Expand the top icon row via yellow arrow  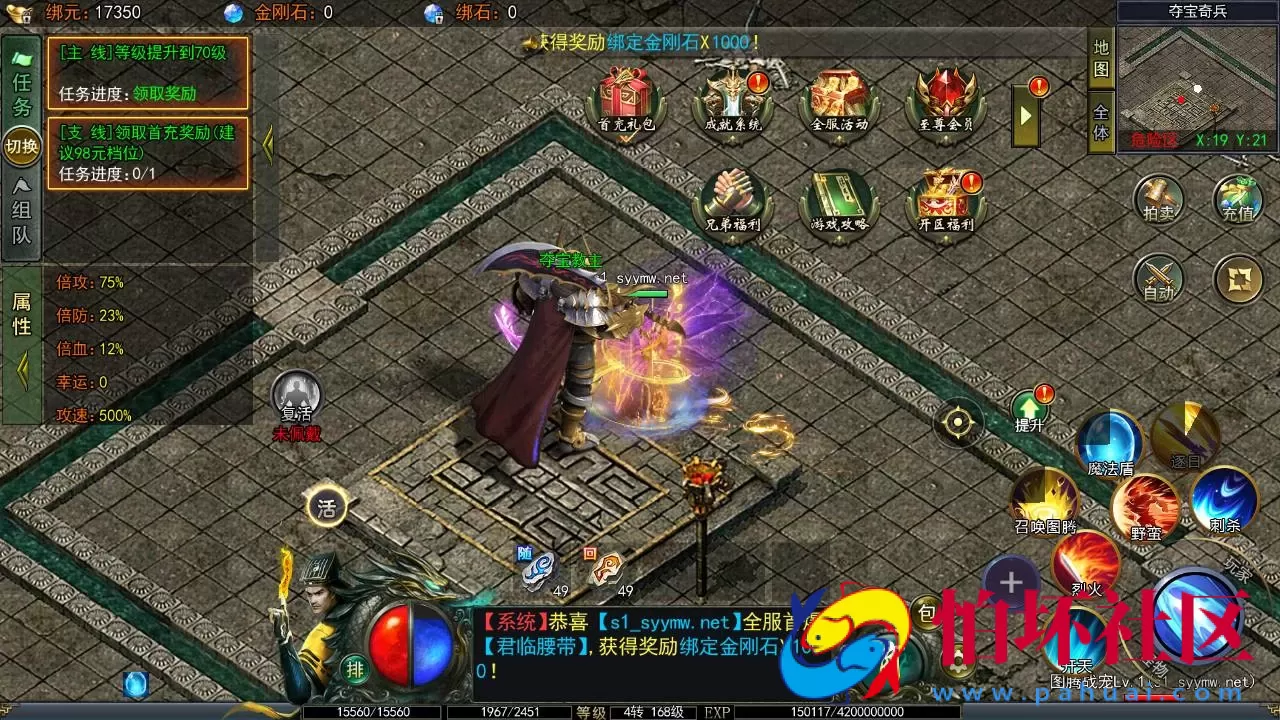[x=1024, y=113]
